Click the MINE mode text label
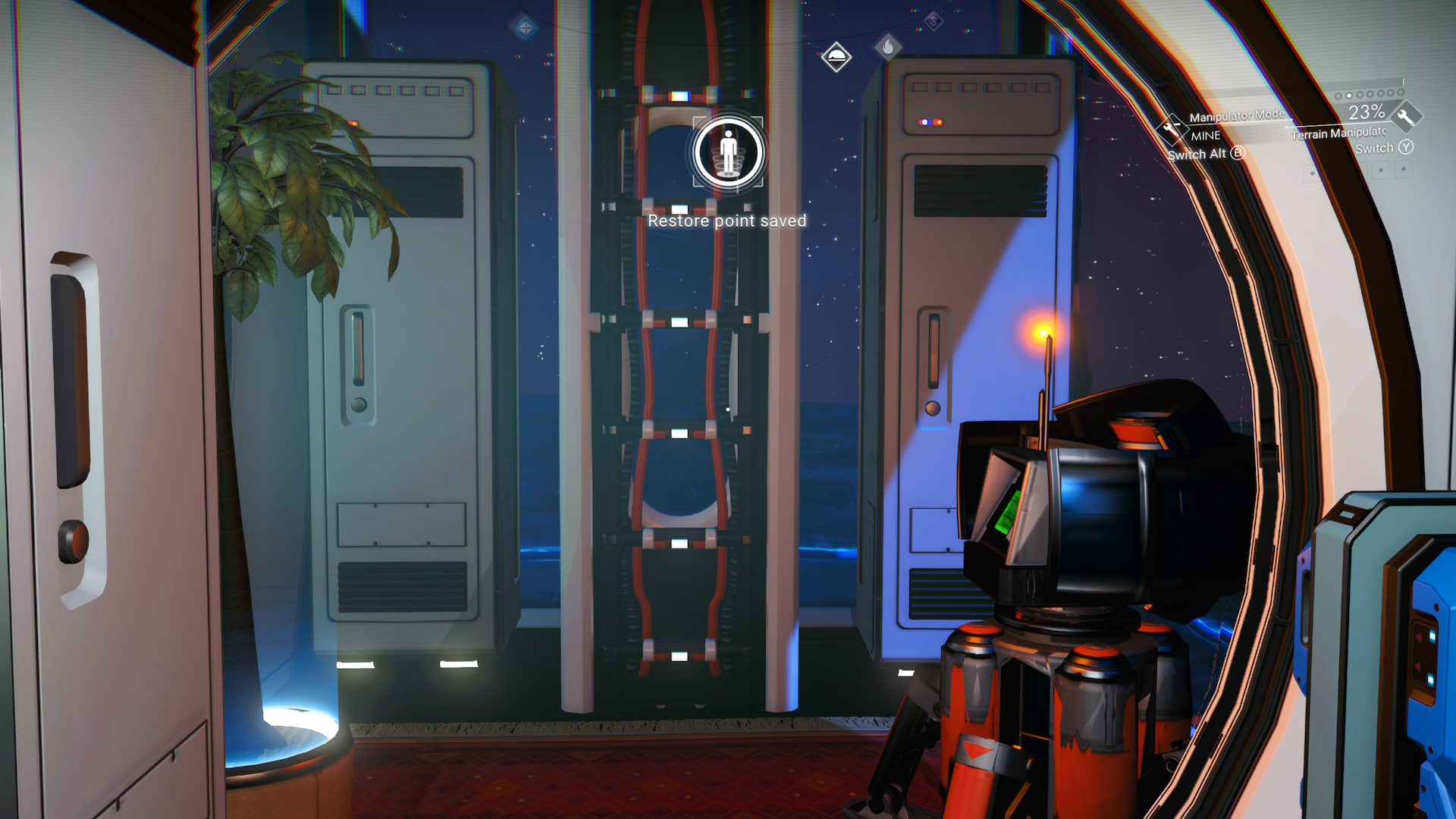 1206,136
